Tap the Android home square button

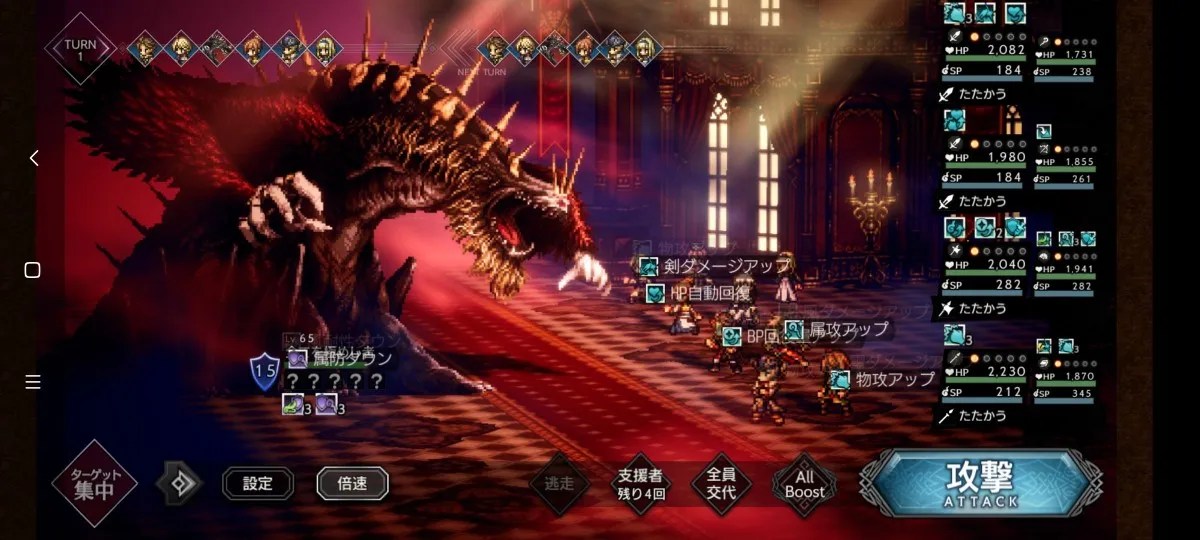coord(33,270)
